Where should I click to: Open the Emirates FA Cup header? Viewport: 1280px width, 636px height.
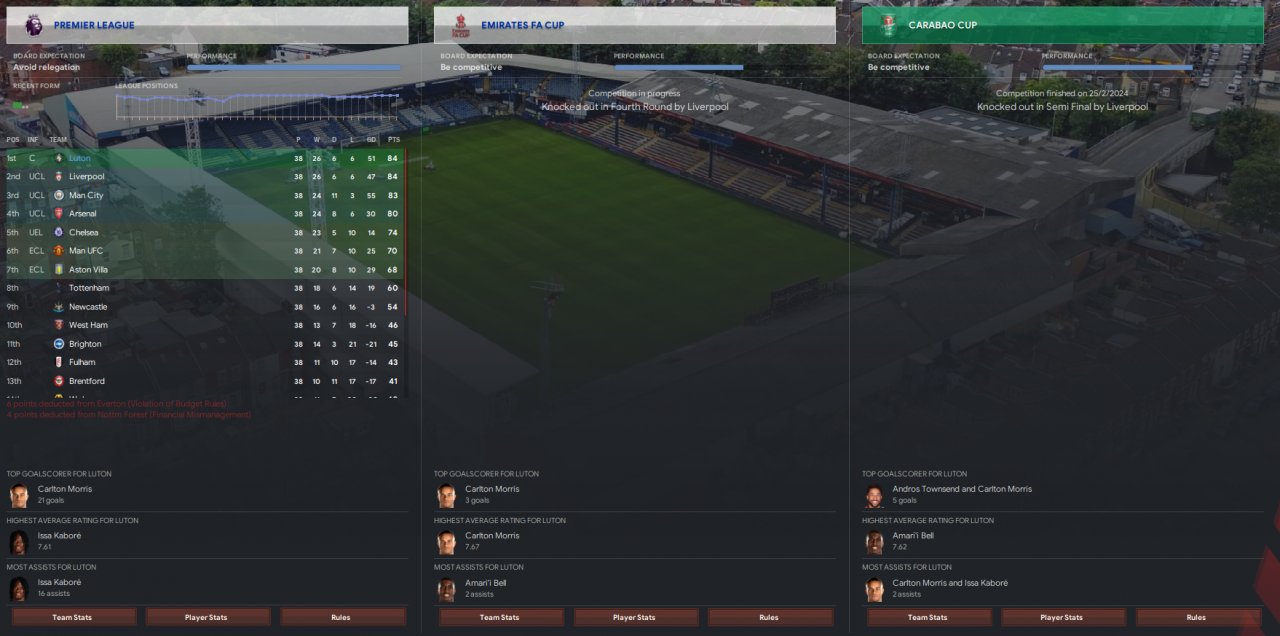tap(635, 25)
